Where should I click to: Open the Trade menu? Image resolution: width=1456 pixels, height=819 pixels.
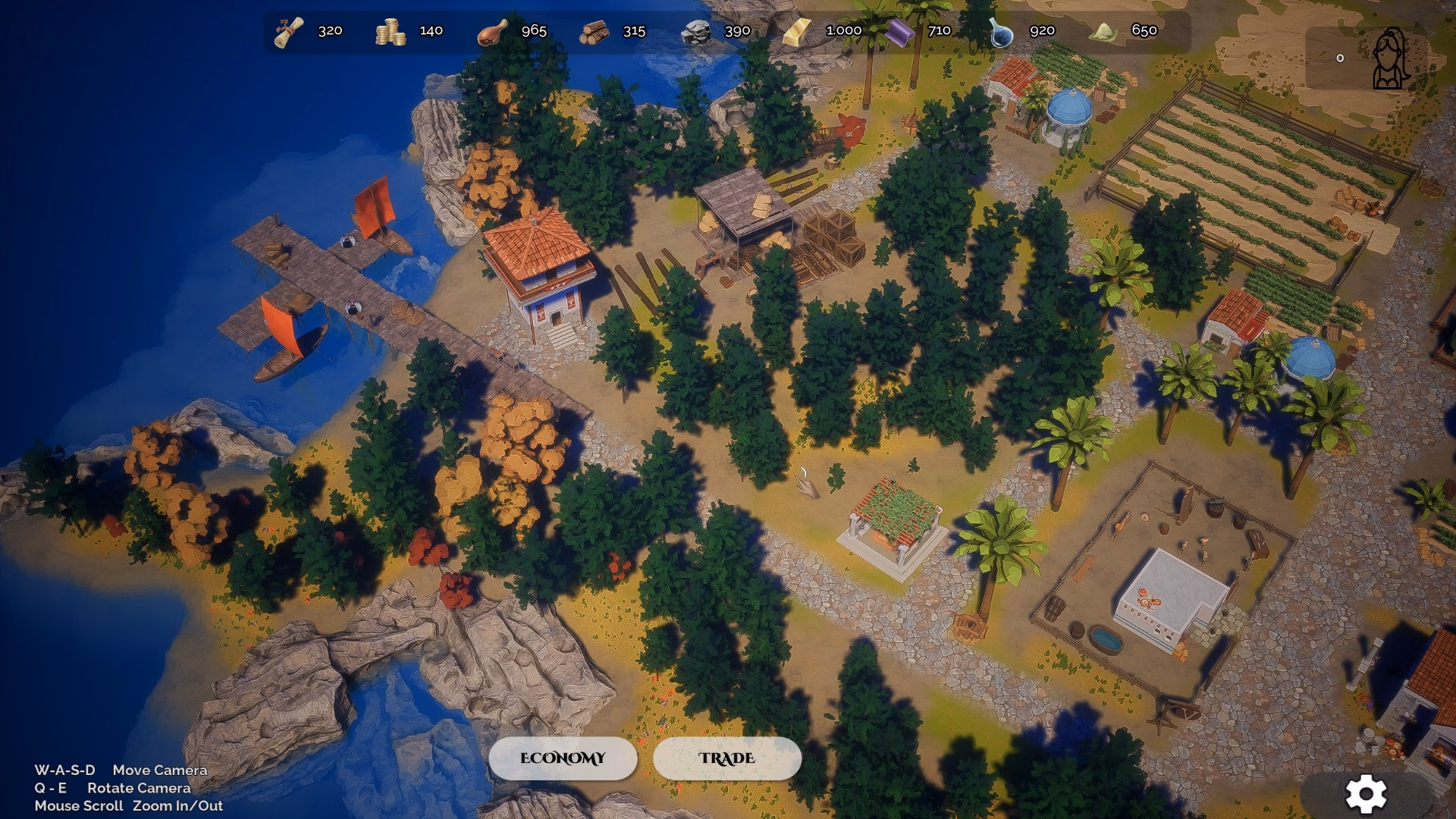(726, 758)
